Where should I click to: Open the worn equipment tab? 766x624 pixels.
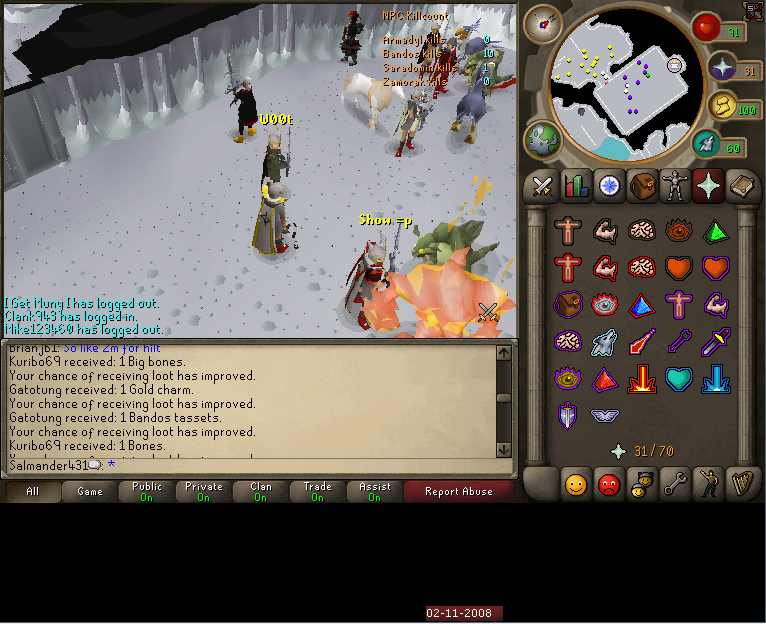[x=676, y=186]
